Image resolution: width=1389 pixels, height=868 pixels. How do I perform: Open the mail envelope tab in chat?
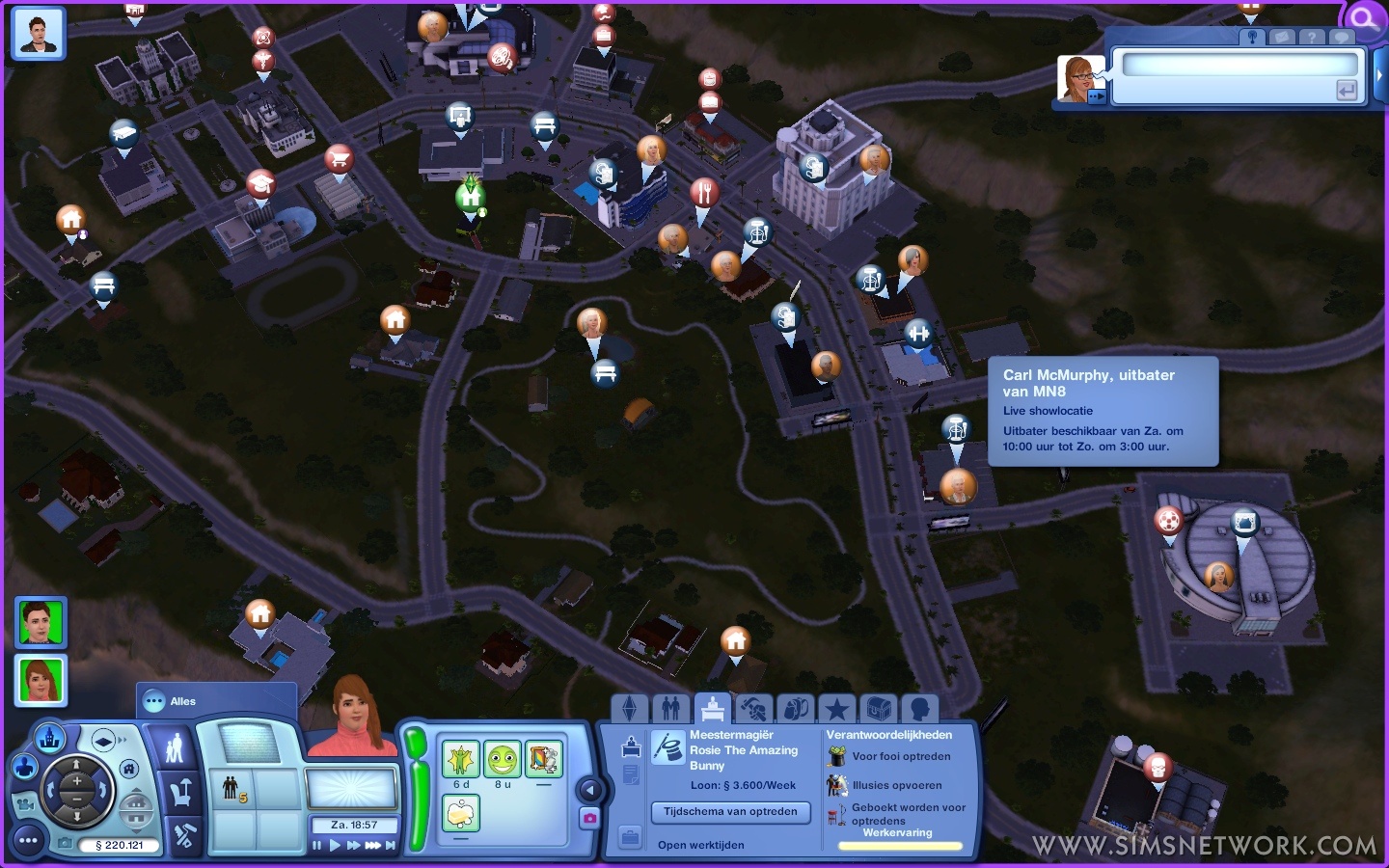[1281, 37]
